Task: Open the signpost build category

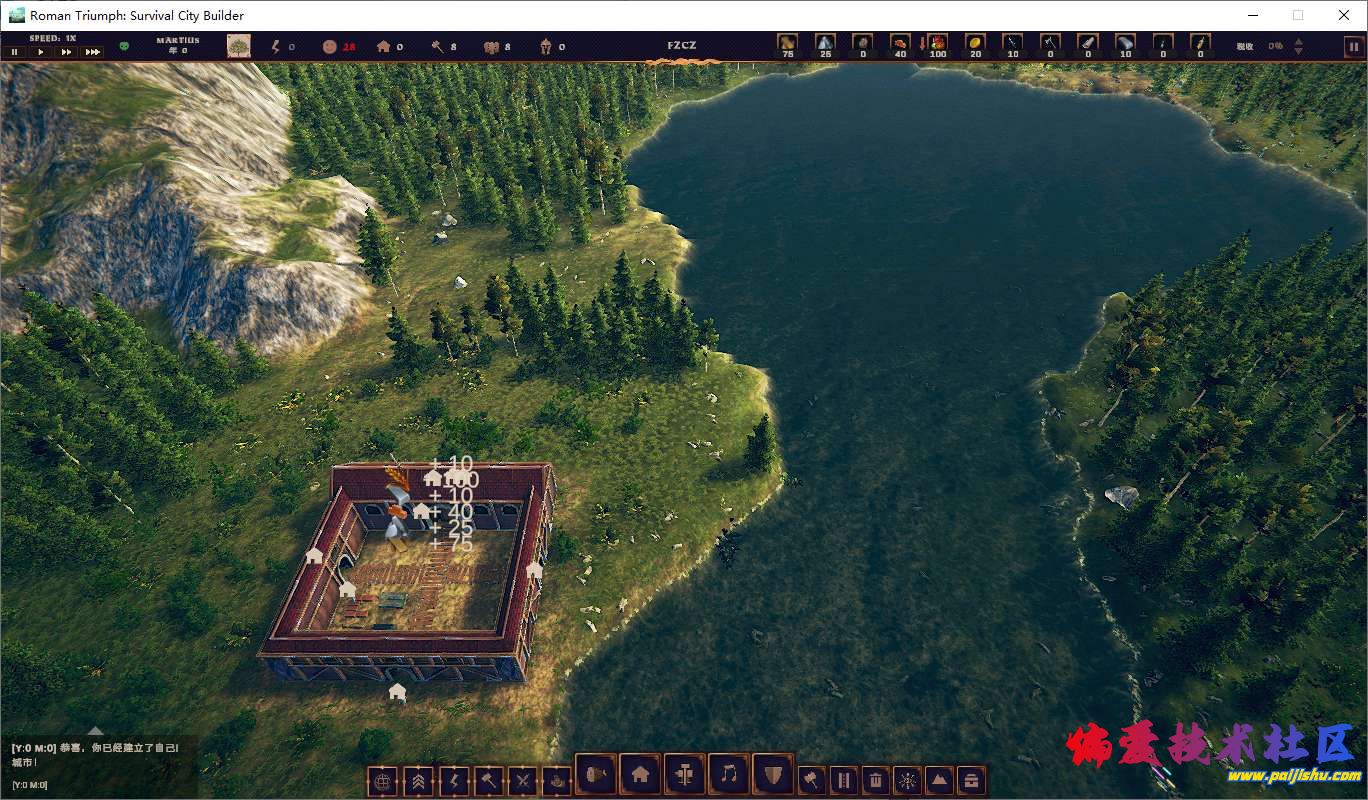Action: tap(685, 773)
